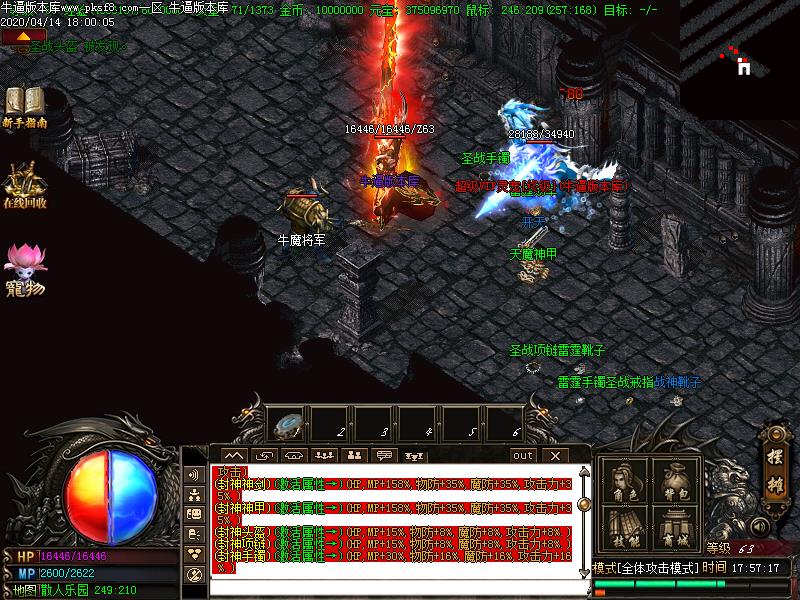This screenshot has height=600, width=800.
Task: Open the 新手指南 beginner guide book
Action: [24, 104]
